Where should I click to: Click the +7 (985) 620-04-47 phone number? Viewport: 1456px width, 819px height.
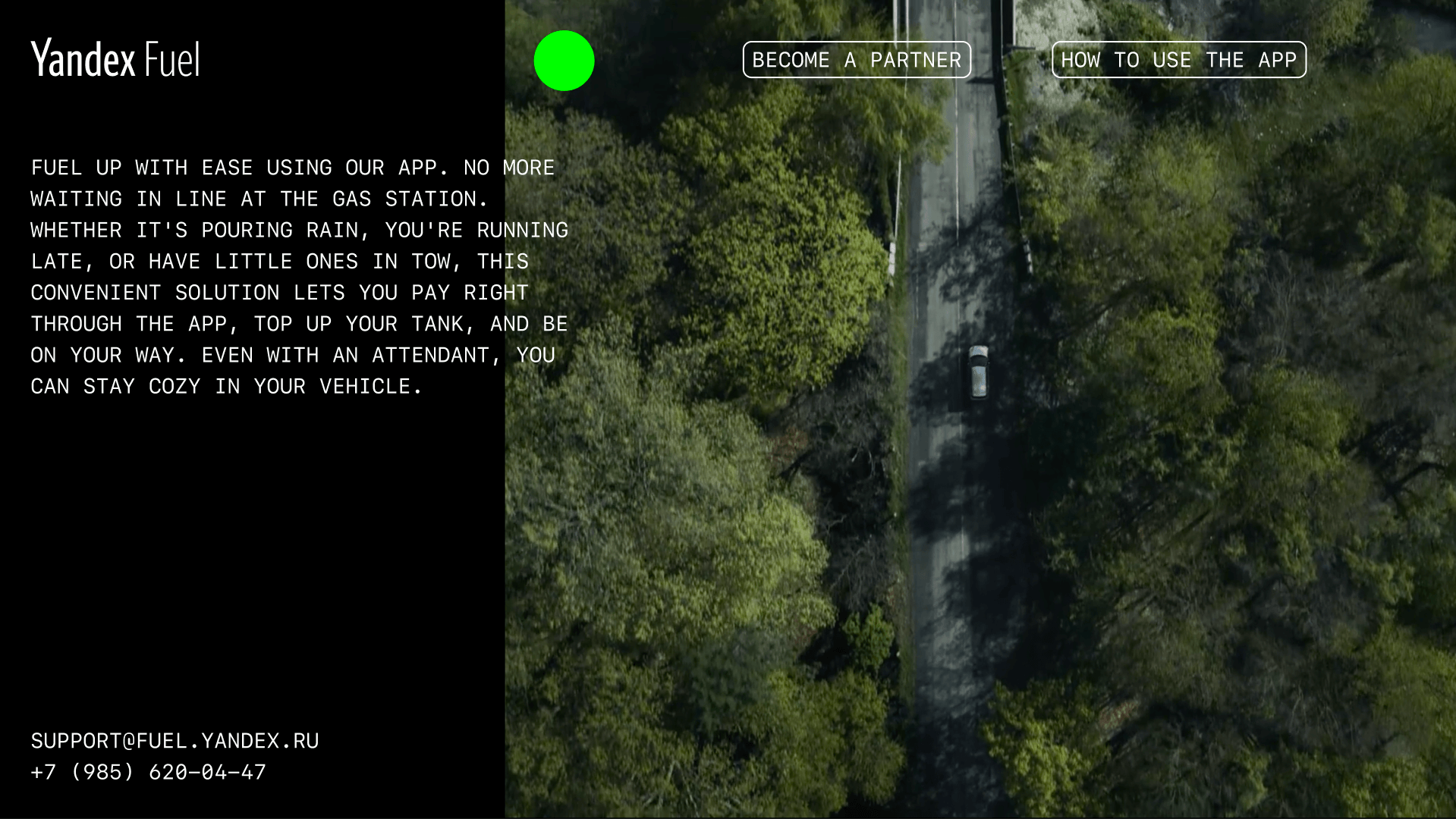pos(149,772)
